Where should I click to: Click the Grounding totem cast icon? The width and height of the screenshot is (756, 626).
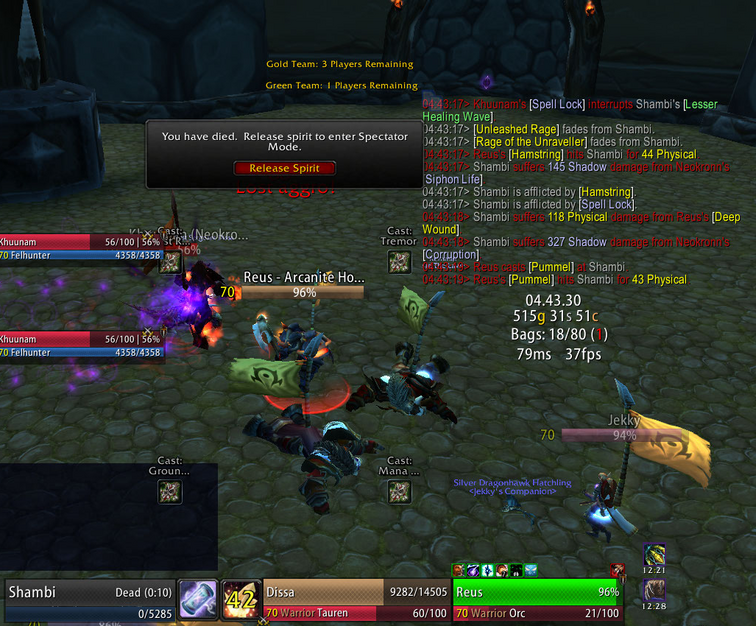click(170, 491)
